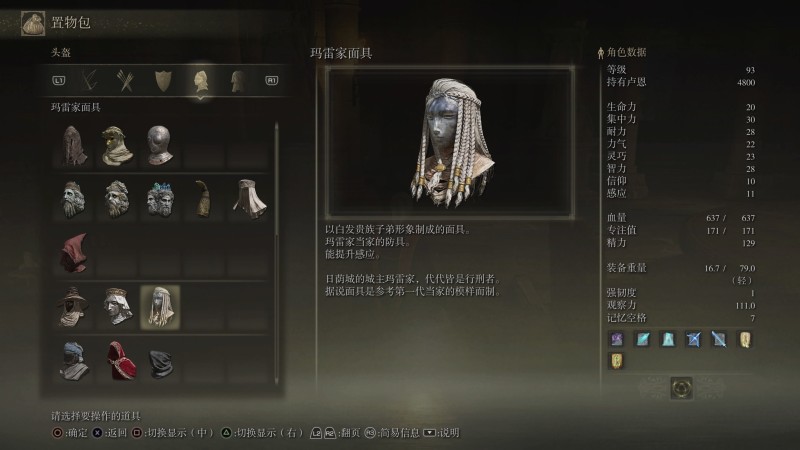This screenshot has width=800, height=450.
Task: Switch to the chest armor tab
Action: [238, 79]
